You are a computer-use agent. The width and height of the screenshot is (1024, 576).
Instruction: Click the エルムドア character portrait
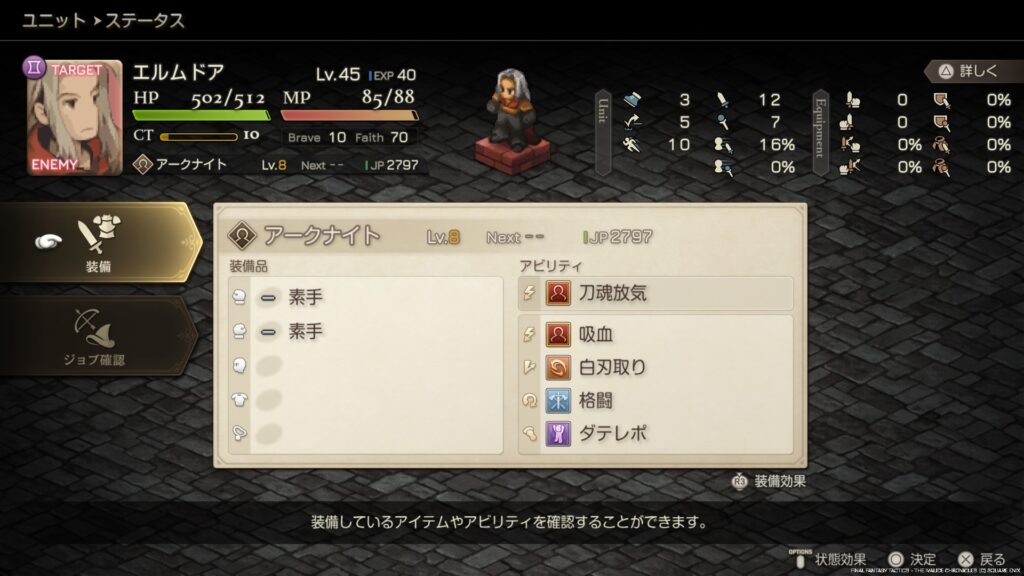pyautogui.click(x=75, y=117)
